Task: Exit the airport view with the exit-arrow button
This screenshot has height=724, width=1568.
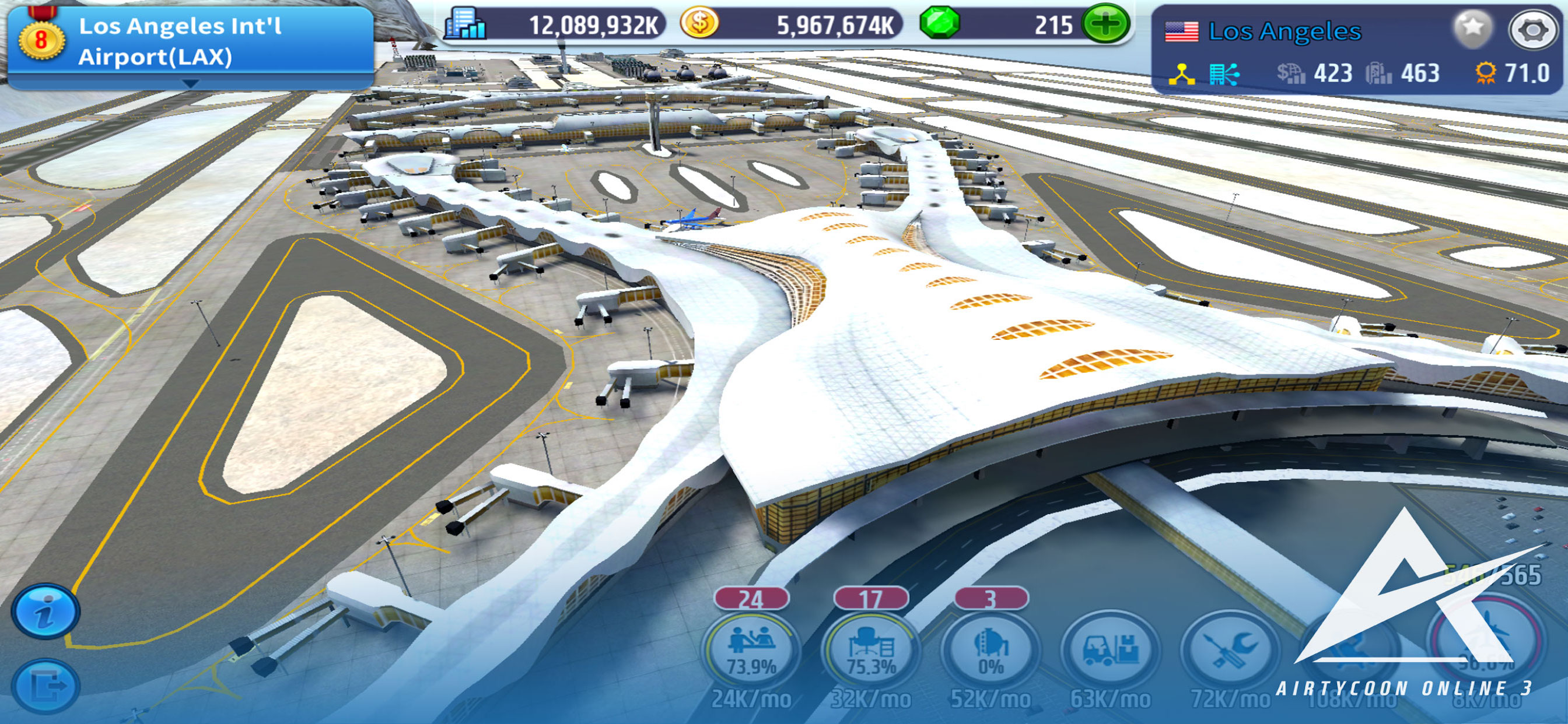Action: click(45, 686)
